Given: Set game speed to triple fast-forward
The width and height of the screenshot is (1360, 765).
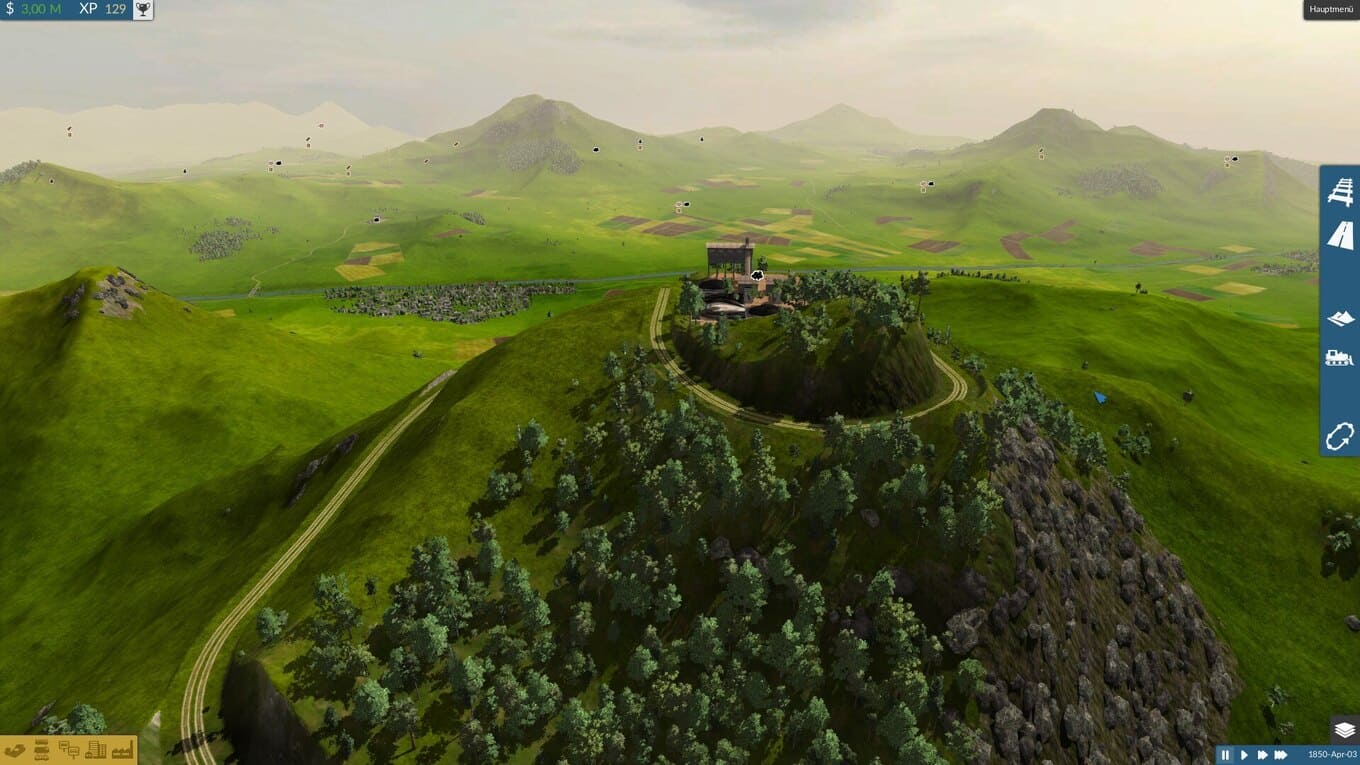Looking at the screenshot, I should tap(1281, 755).
